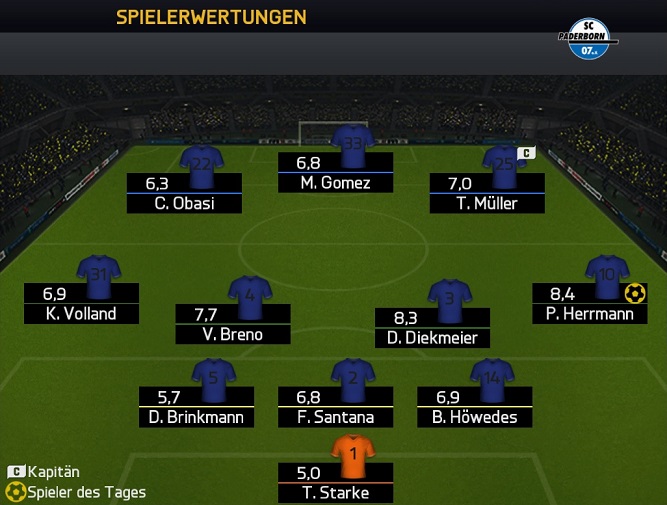Choose D. Diekmeier's player card
The width and height of the screenshot is (667, 505).
tap(433, 328)
